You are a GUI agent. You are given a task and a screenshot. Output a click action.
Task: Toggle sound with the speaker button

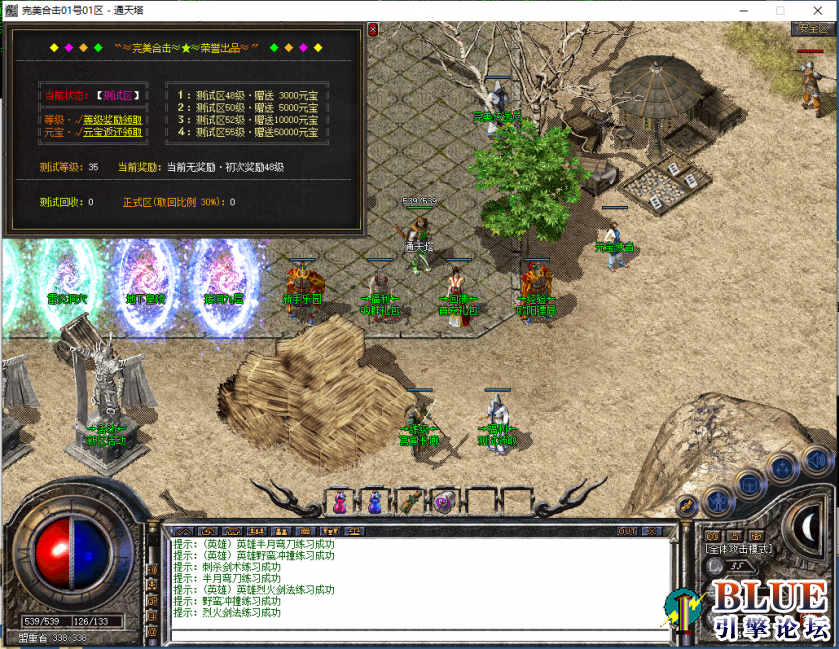tap(816, 459)
